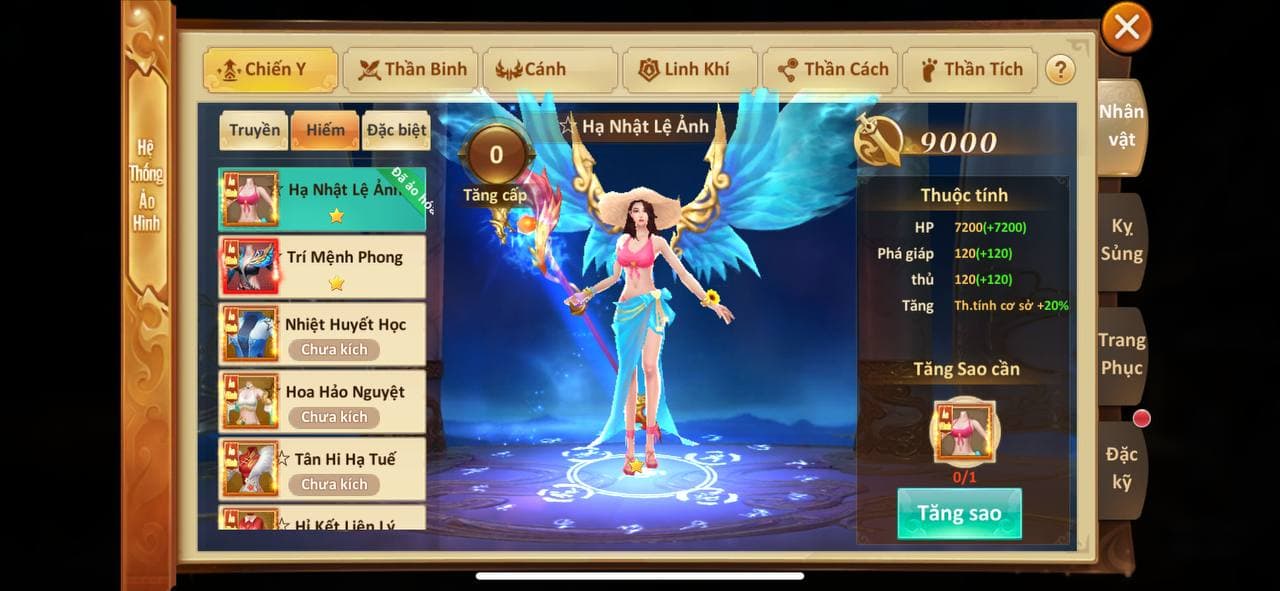1280x591 pixels.
Task: Choose the Nhiệt Huyết Học costume
Action: click(x=322, y=334)
